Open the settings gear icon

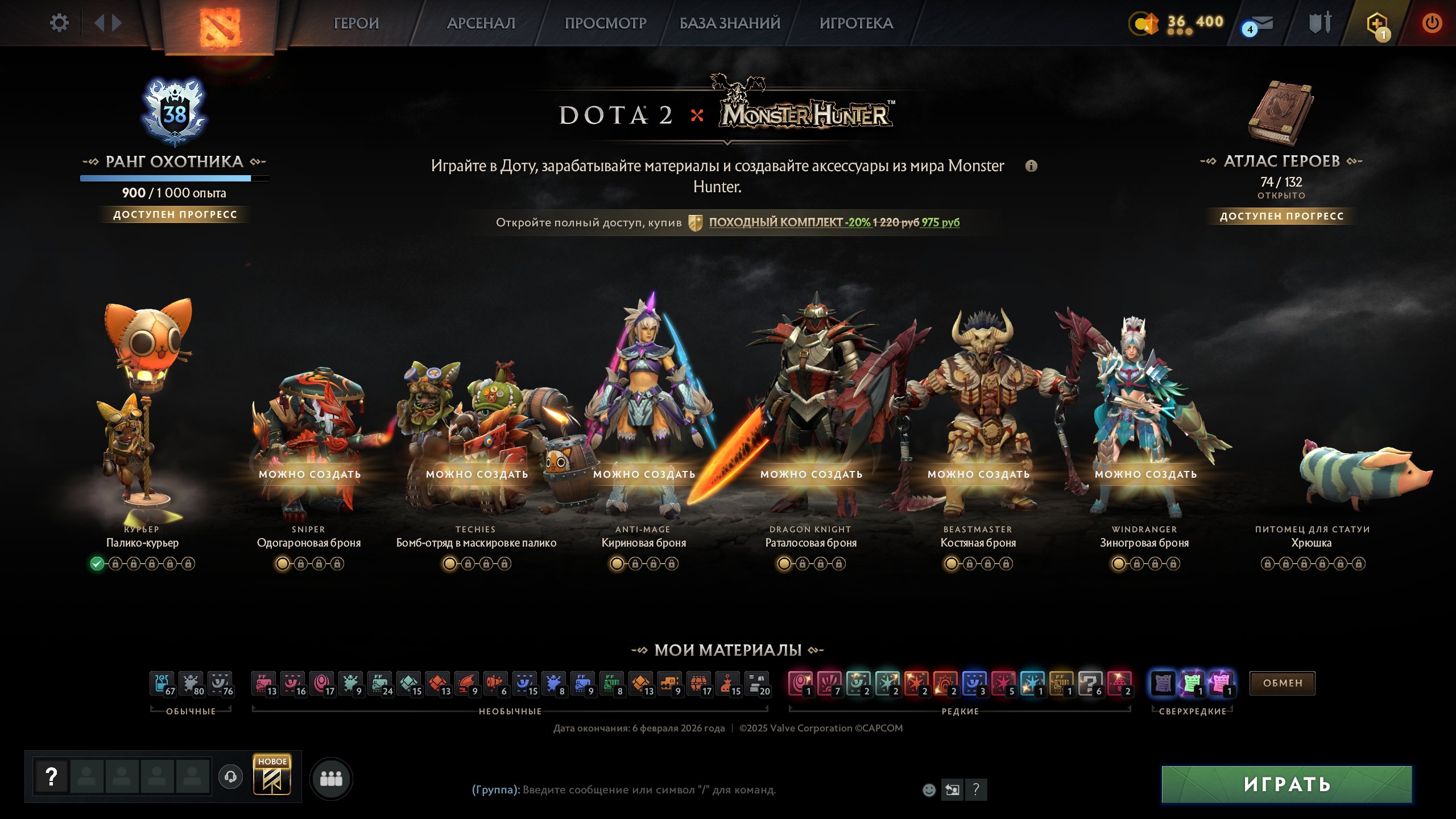coord(59,23)
